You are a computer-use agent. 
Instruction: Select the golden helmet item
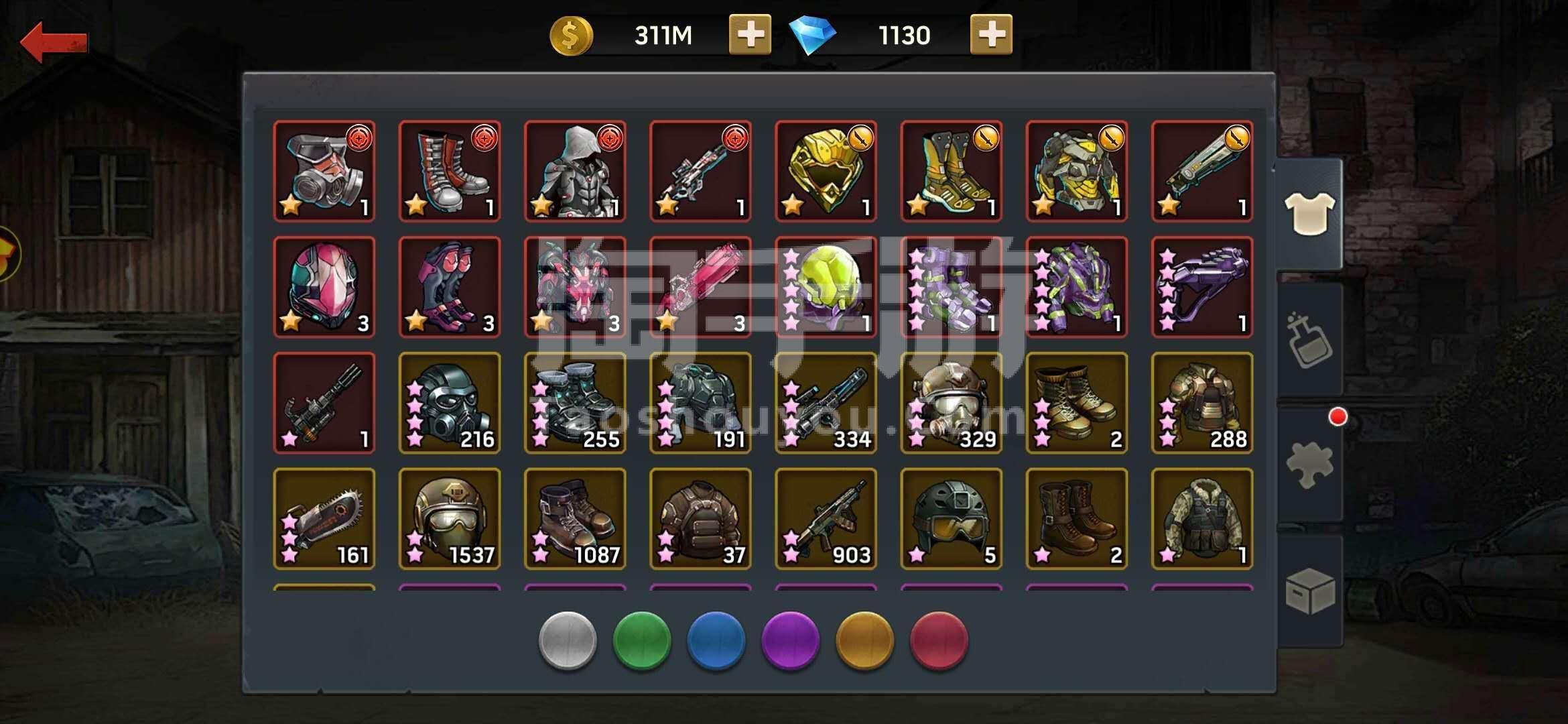point(826,171)
